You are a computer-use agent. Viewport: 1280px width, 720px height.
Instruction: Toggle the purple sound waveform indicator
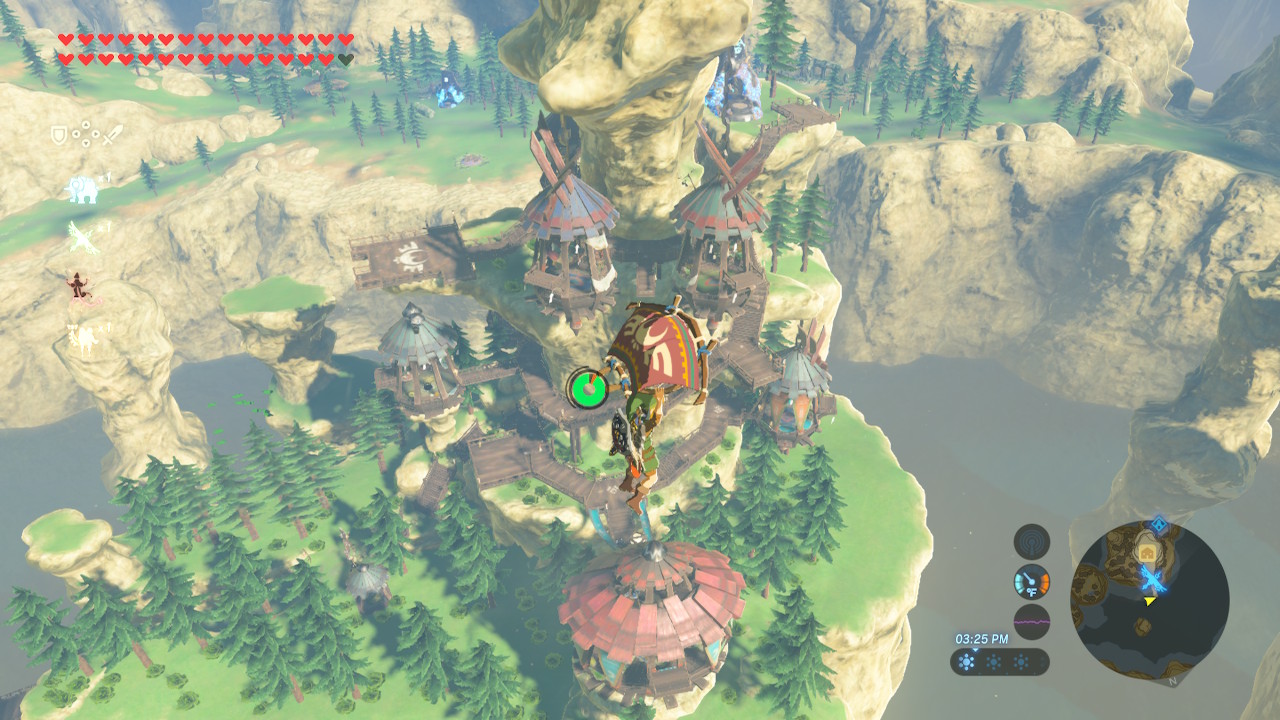[x=1031, y=622]
